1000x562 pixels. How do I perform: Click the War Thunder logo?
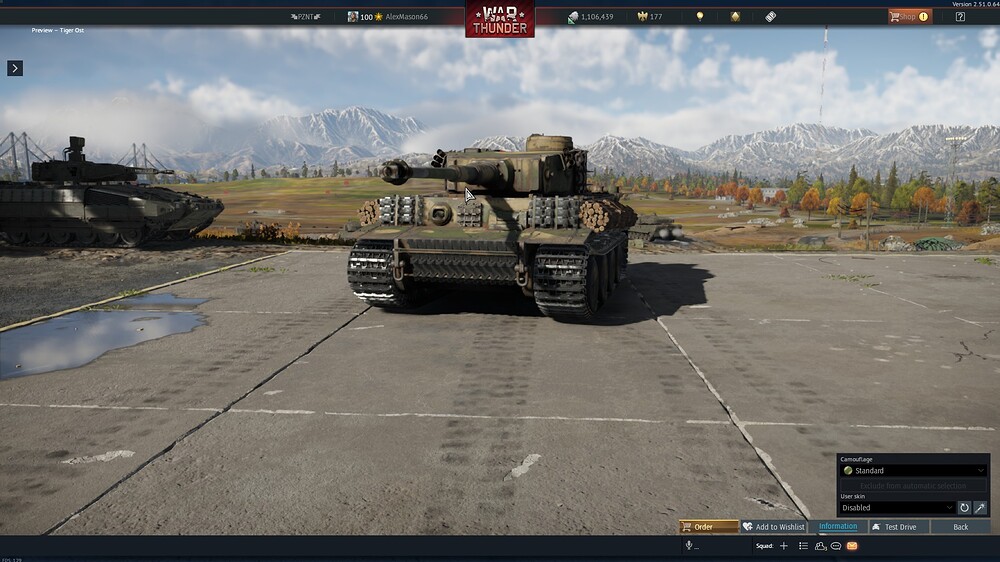(499, 20)
